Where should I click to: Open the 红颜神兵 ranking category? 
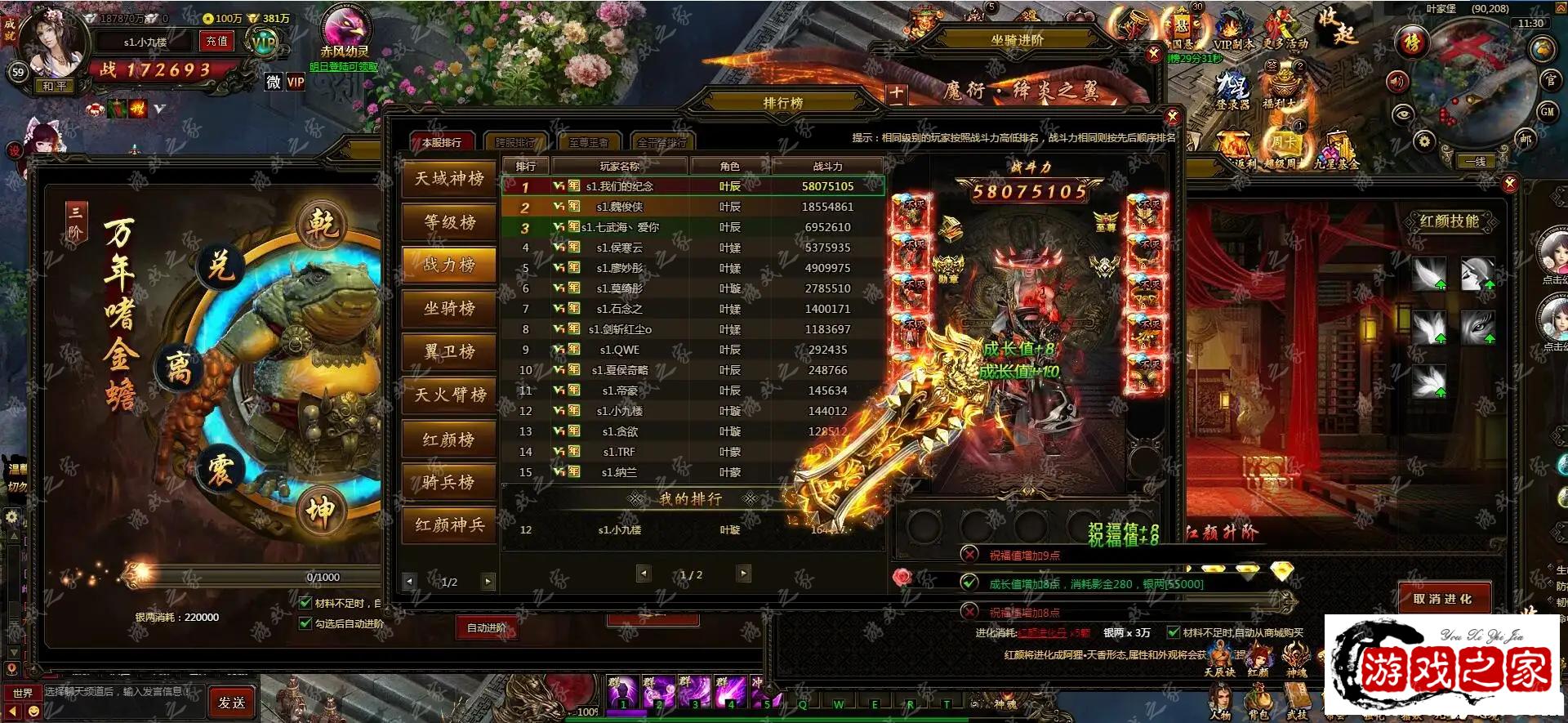pos(449,525)
